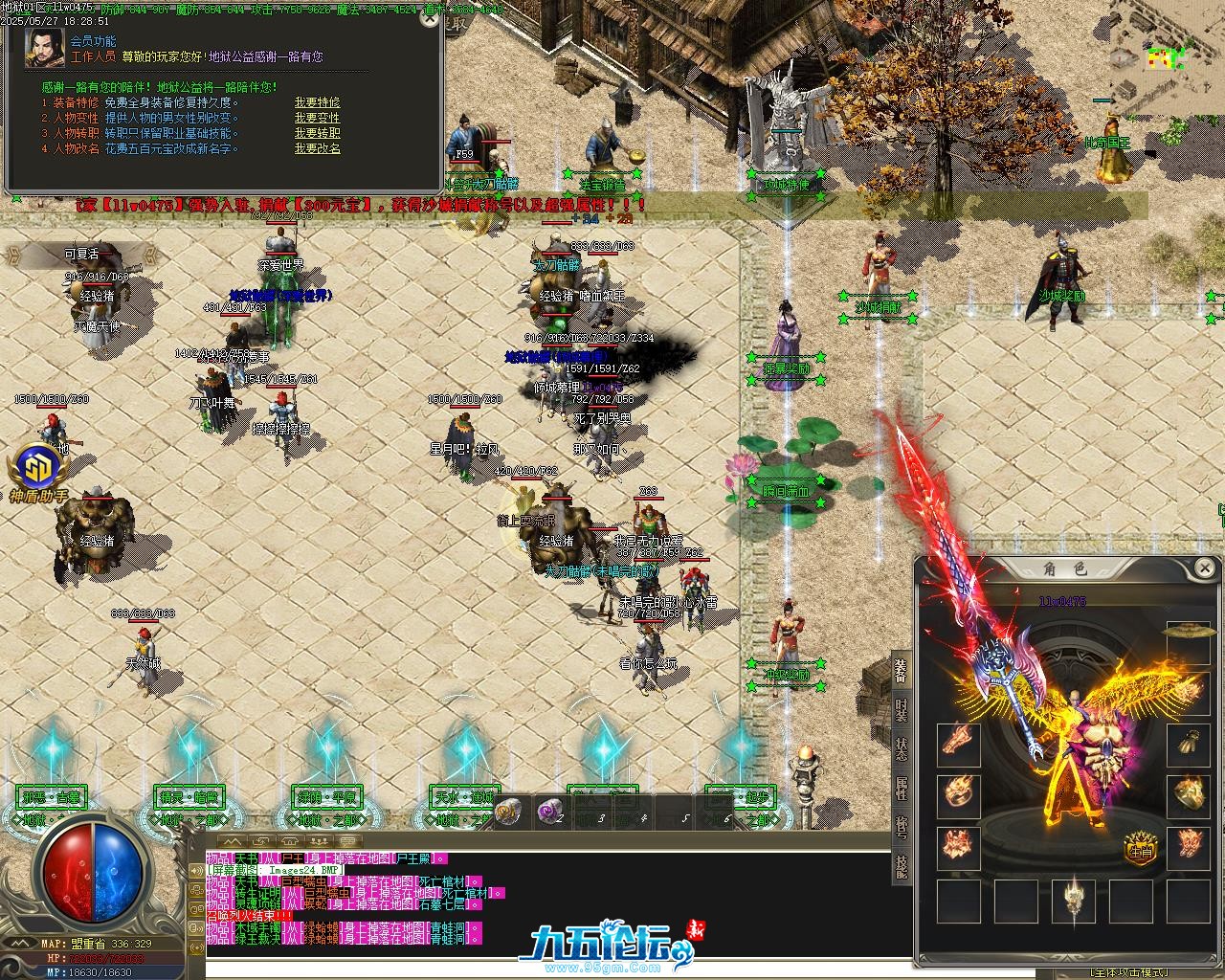Image resolution: width=1225 pixels, height=980 pixels.
Task: Choose the 我要改名 rename option
Action: click(x=317, y=148)
